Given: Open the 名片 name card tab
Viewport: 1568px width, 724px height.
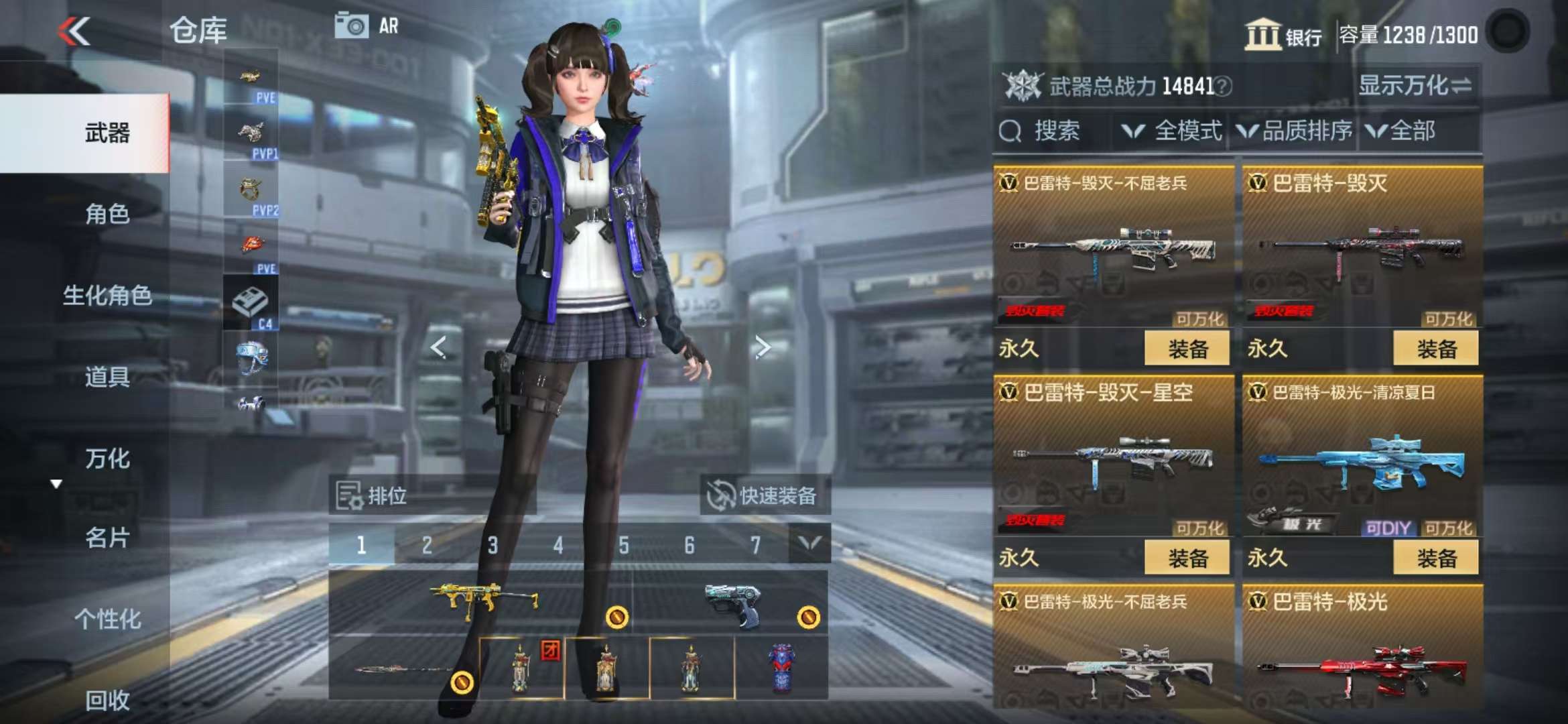Looking at the screenshot, I should point(107,538).
